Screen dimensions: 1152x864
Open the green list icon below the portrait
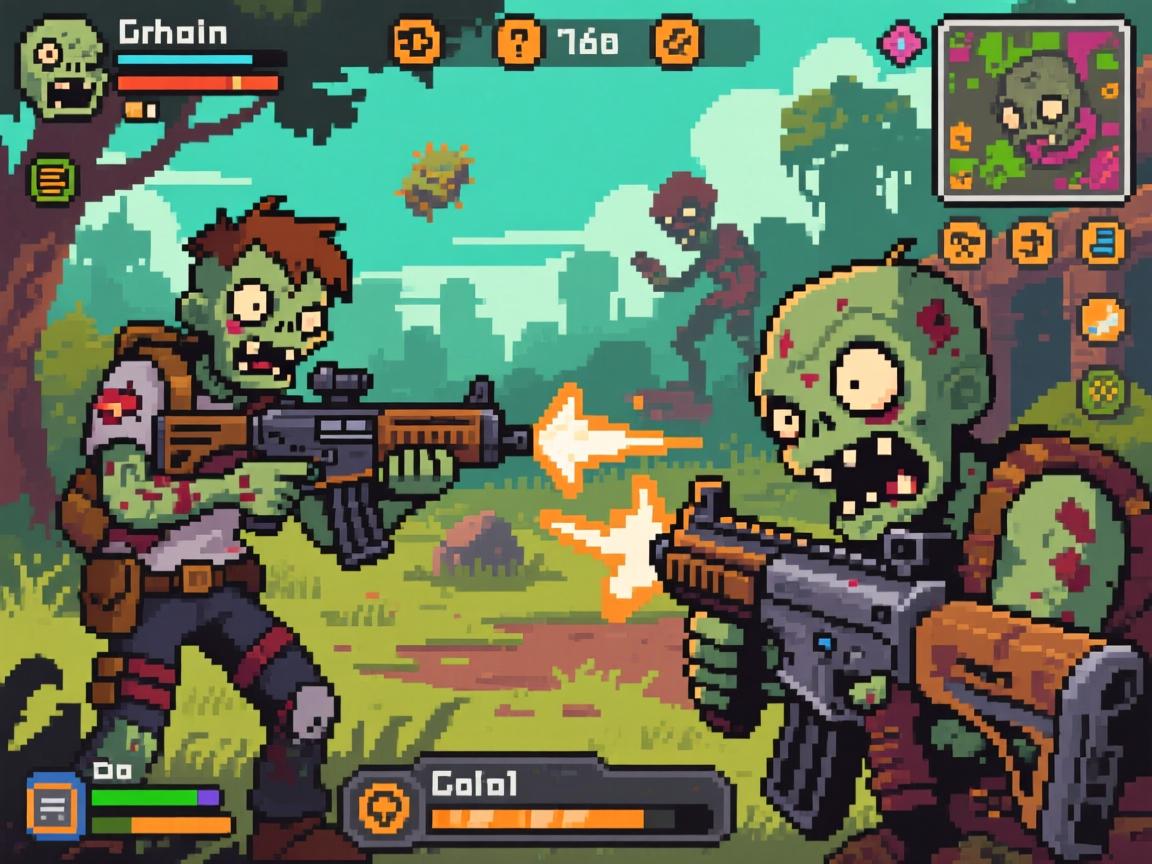click(53, 179)
